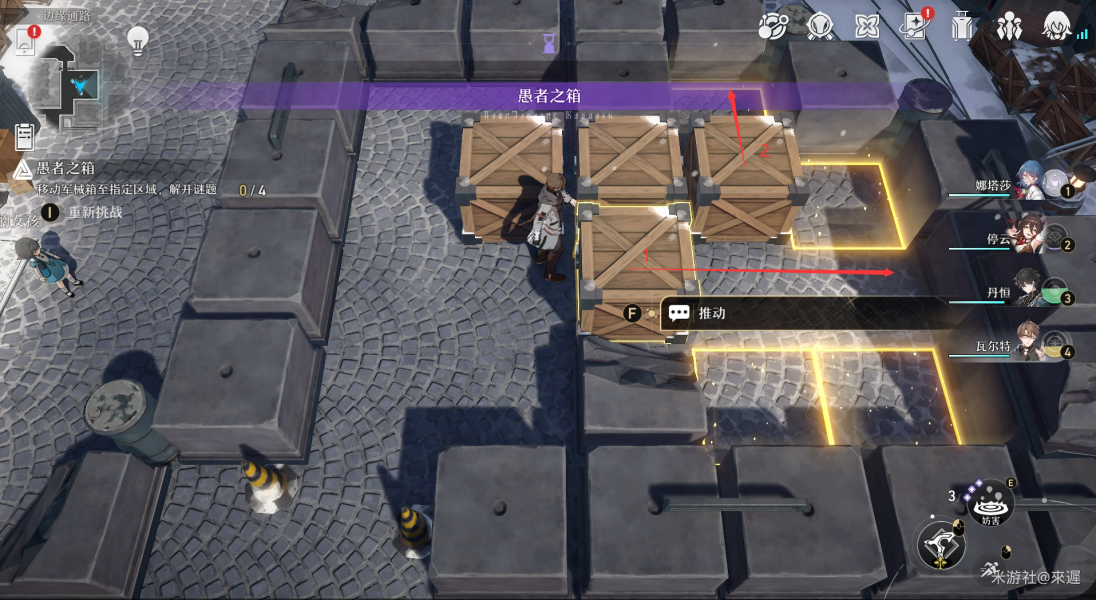Select the 愚者之箱 quest tracker

(65, 168)
